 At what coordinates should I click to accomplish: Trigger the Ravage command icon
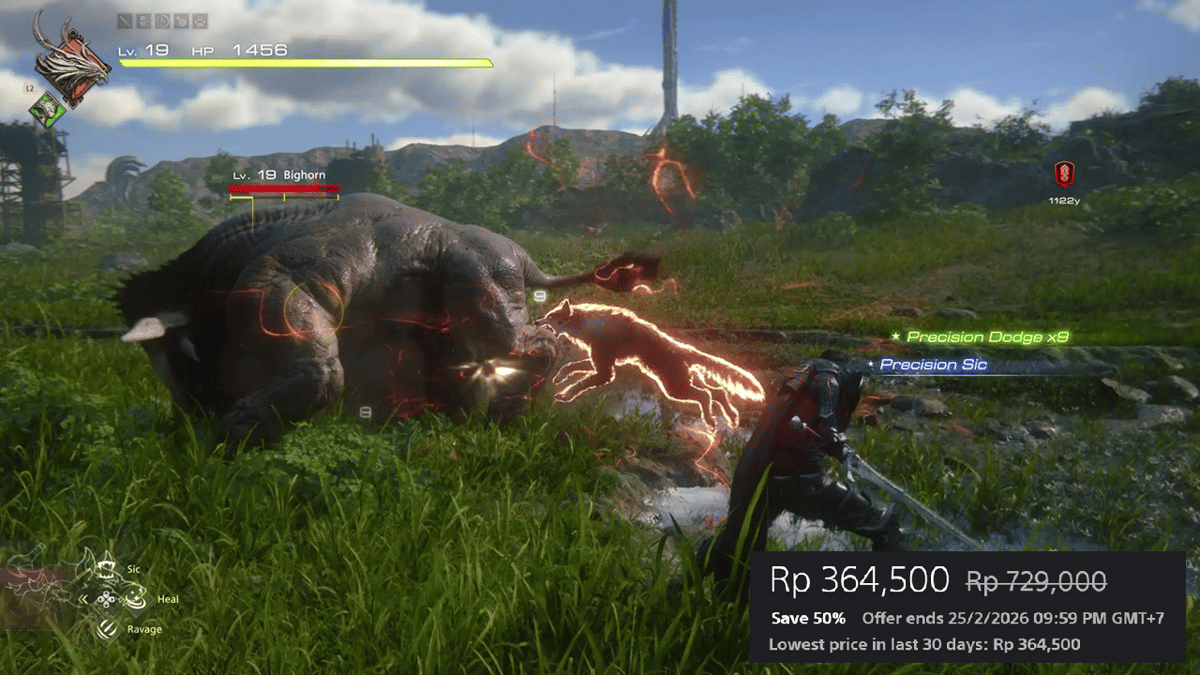pos(107,629)
